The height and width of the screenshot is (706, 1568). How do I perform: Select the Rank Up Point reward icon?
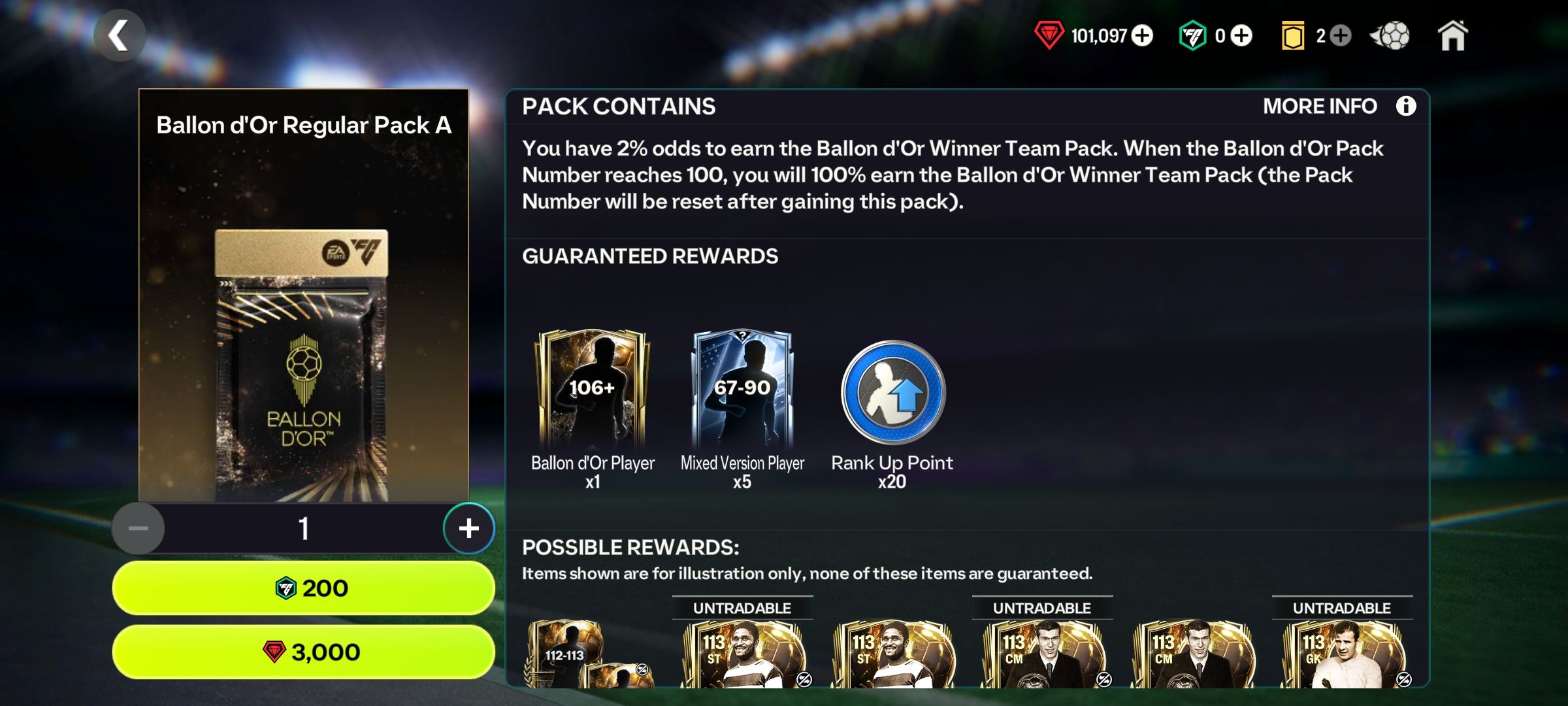[892, 394]
